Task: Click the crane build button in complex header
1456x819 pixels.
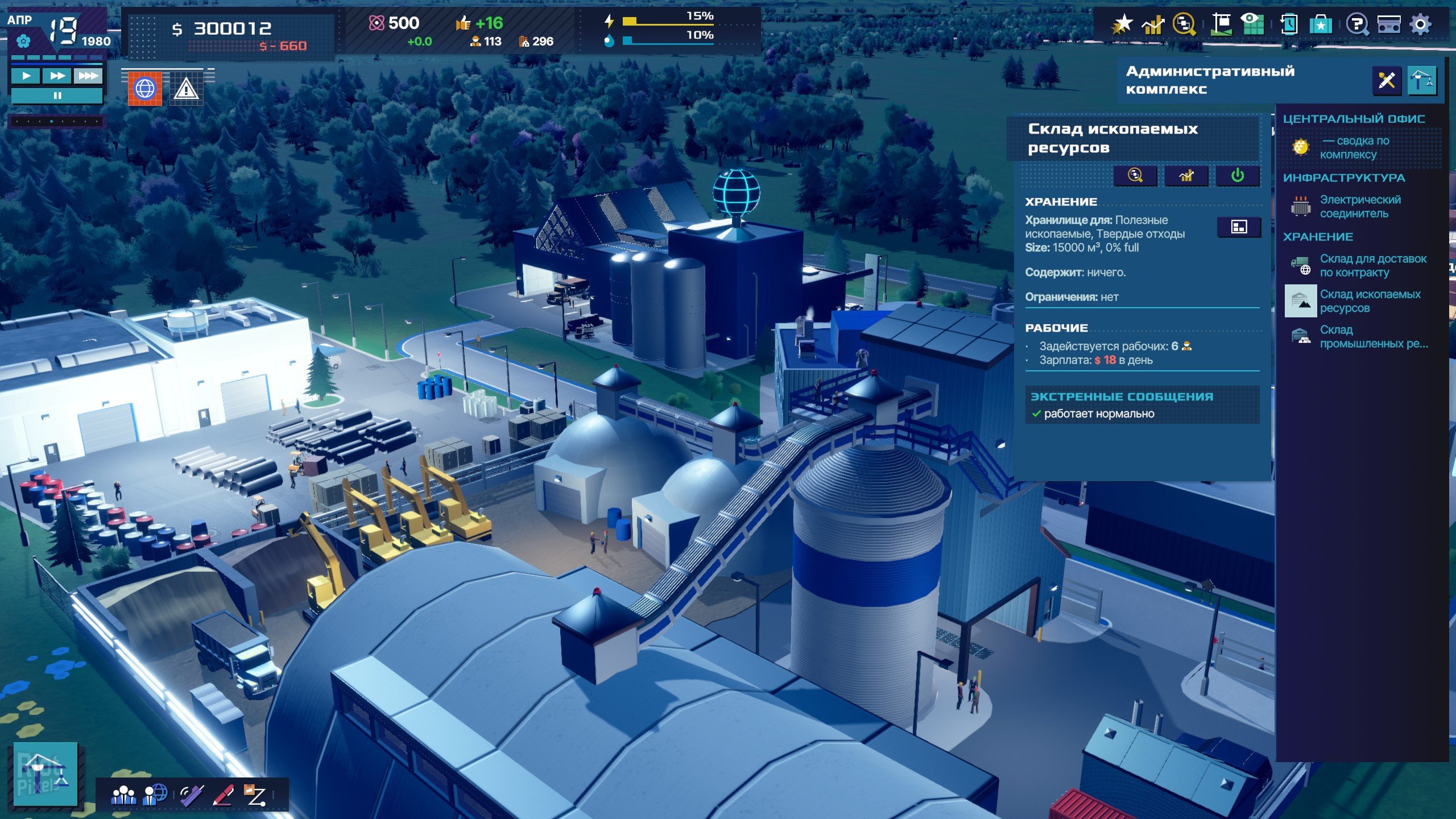Action: [x=1421, y=80]
